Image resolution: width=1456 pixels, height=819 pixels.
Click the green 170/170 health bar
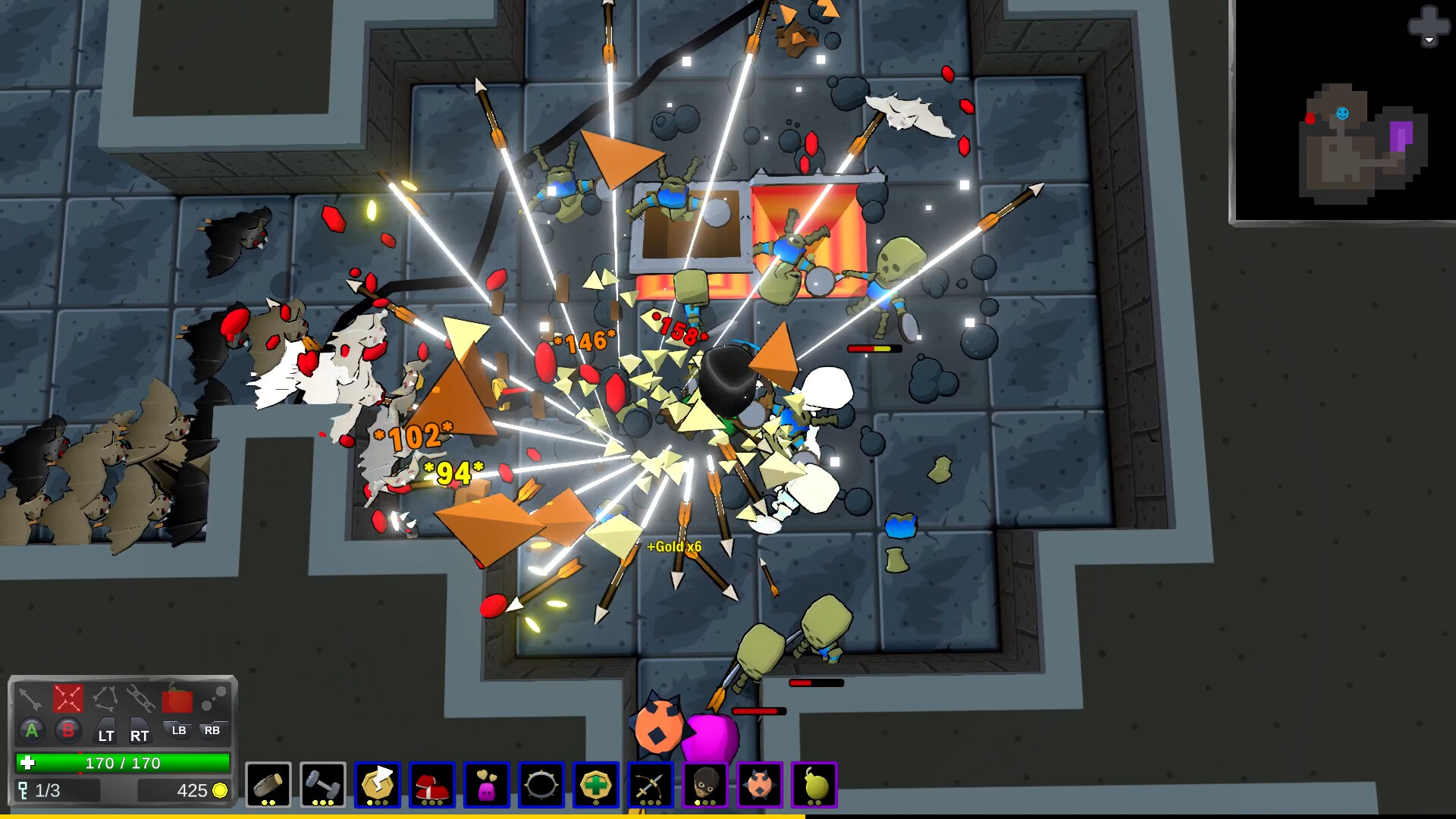pos(121,762)
